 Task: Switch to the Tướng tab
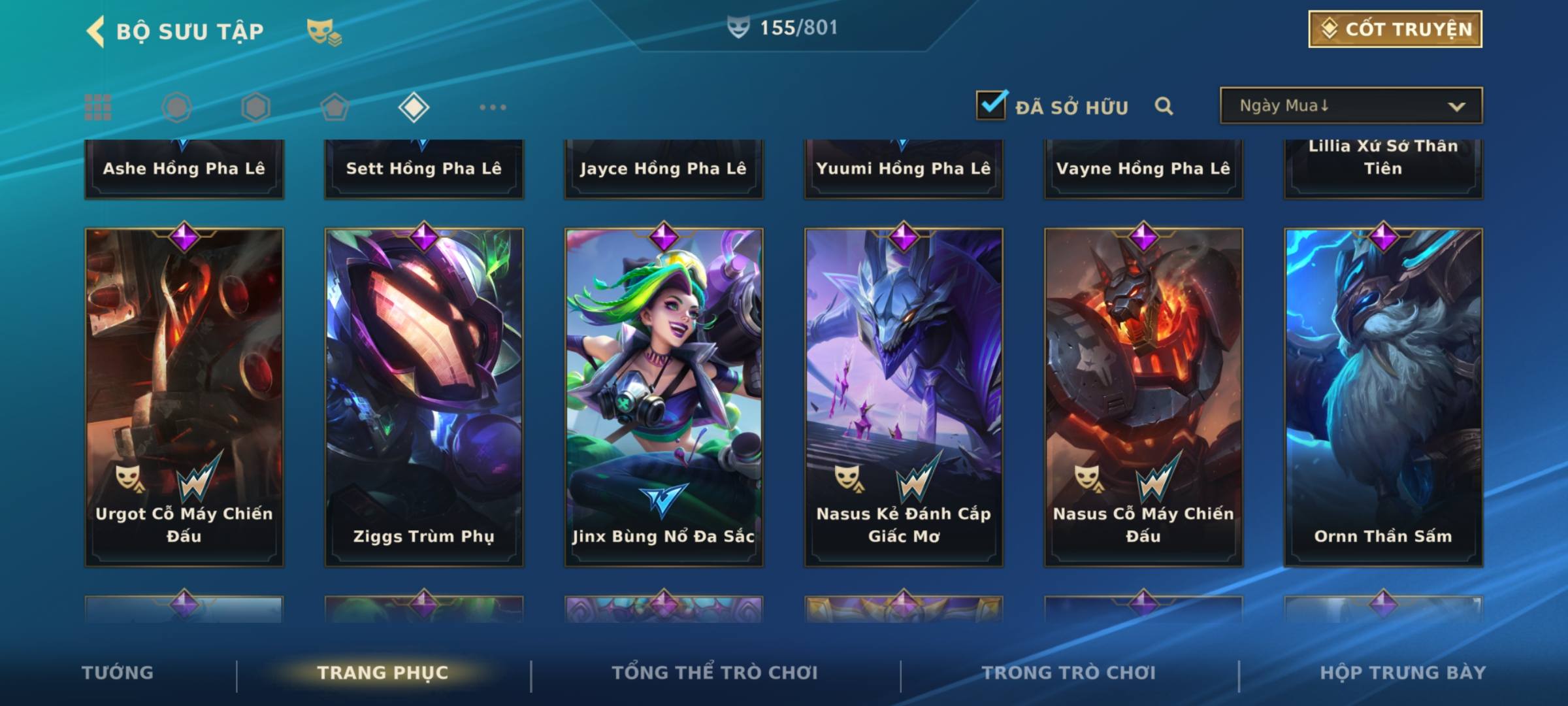118,673
